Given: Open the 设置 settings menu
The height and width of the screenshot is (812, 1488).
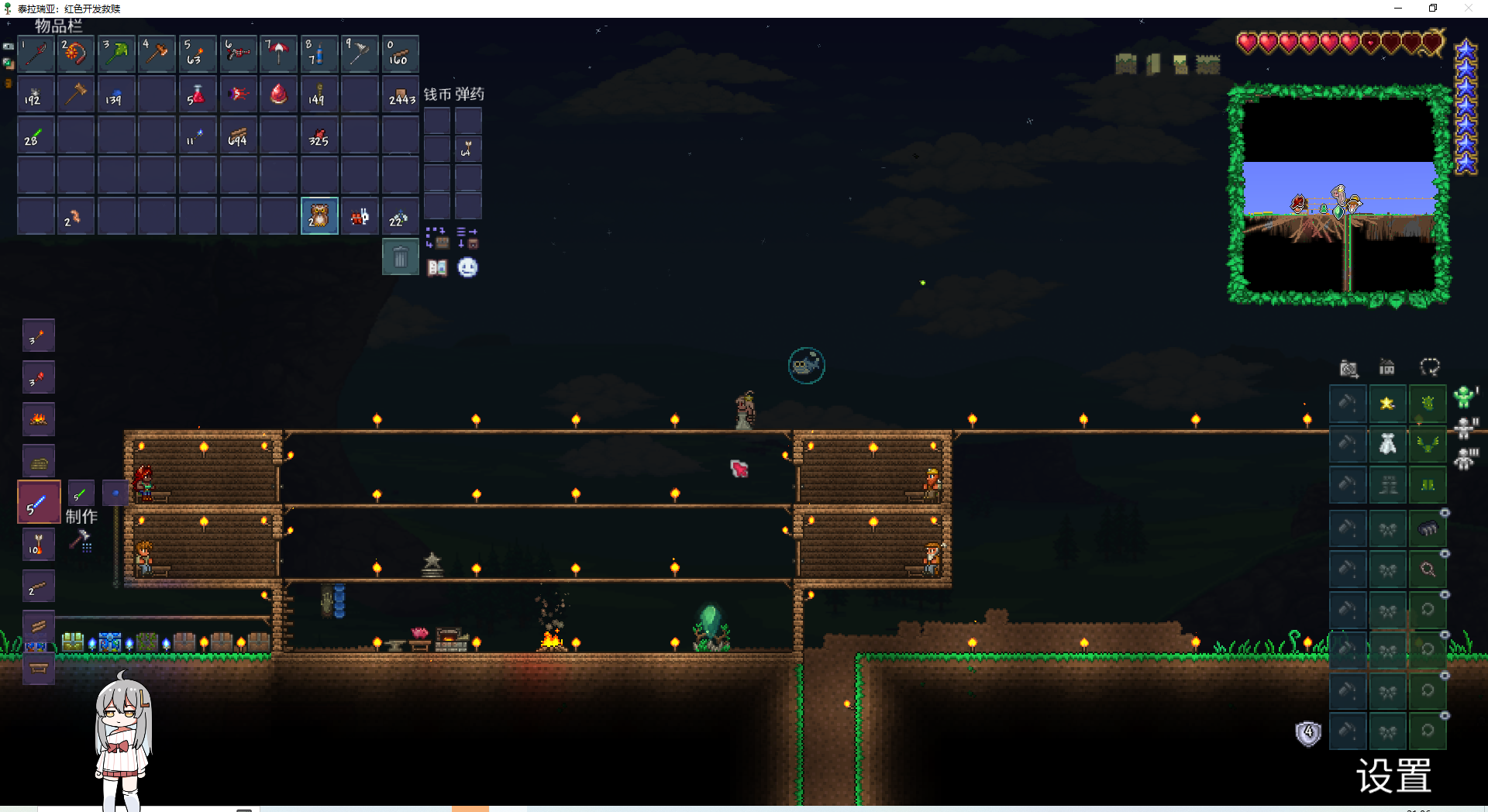Looking at the screenshot, I should pyautogui.click(x=1393, y=776).
